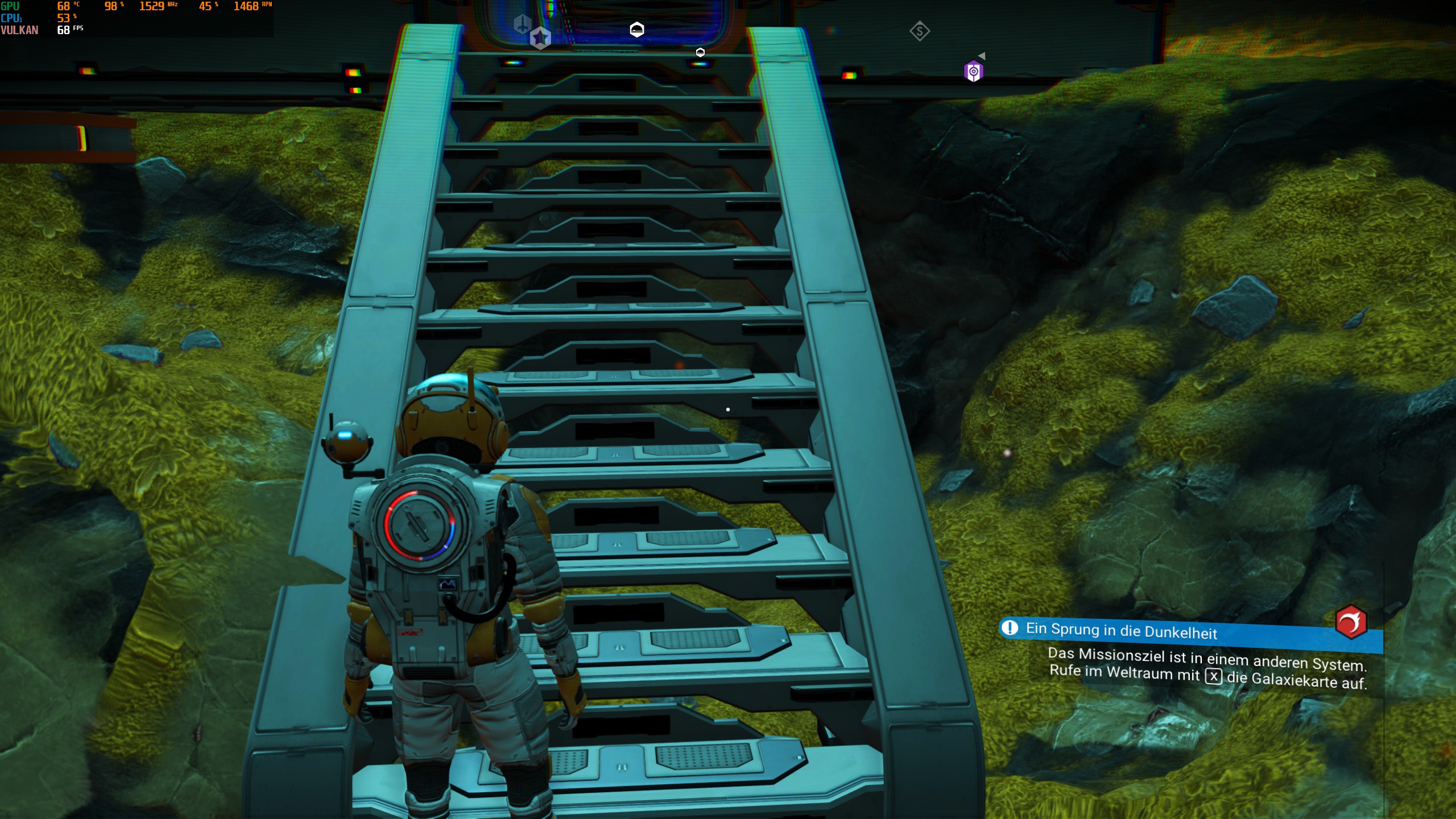Toggle the 68 FPS counter display

pos(63,29)
